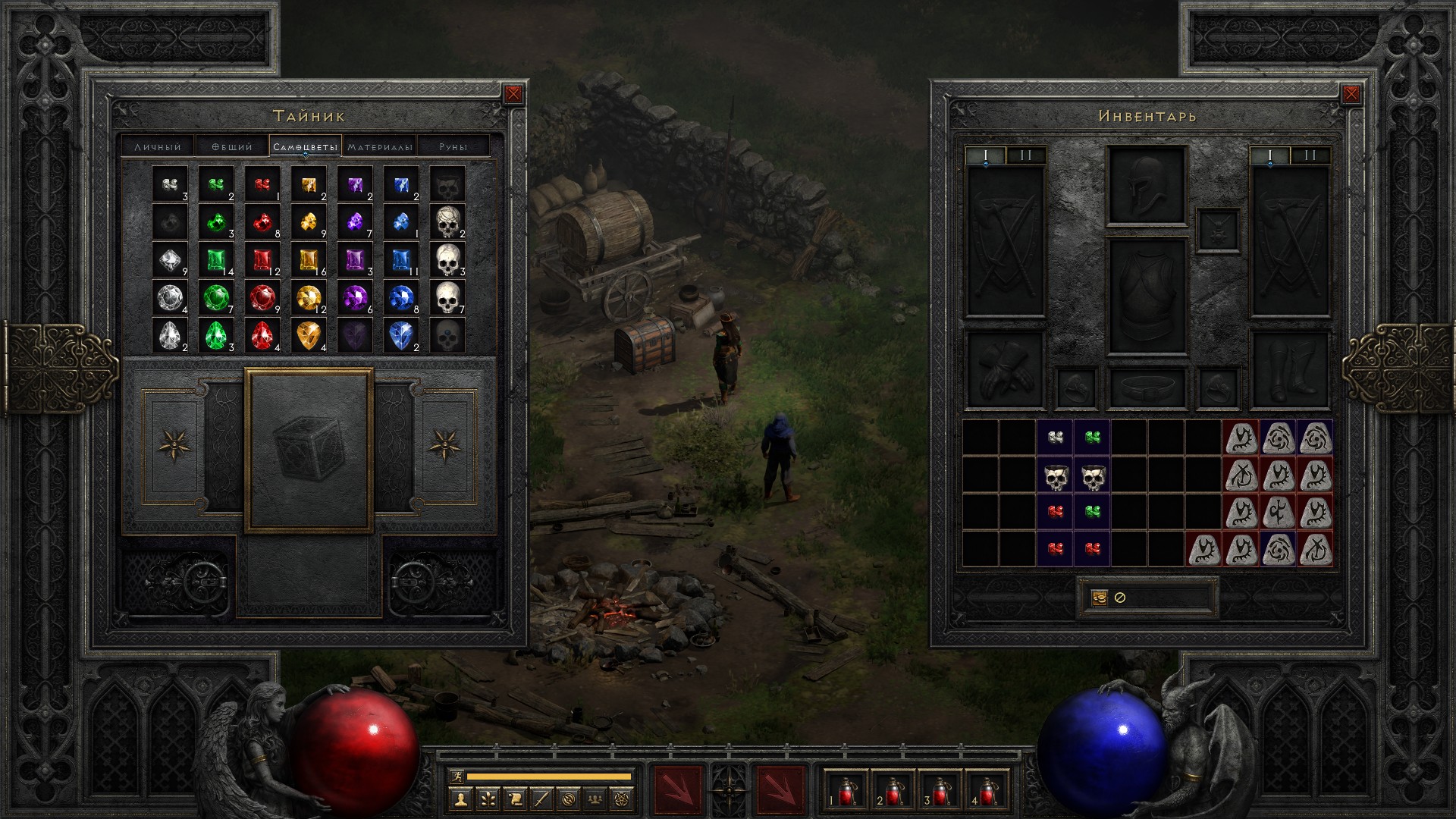The height and width of the screenshot is (819, 1456).
Task: Select the Материалы stash tab
Action: (x=380, y=146)
